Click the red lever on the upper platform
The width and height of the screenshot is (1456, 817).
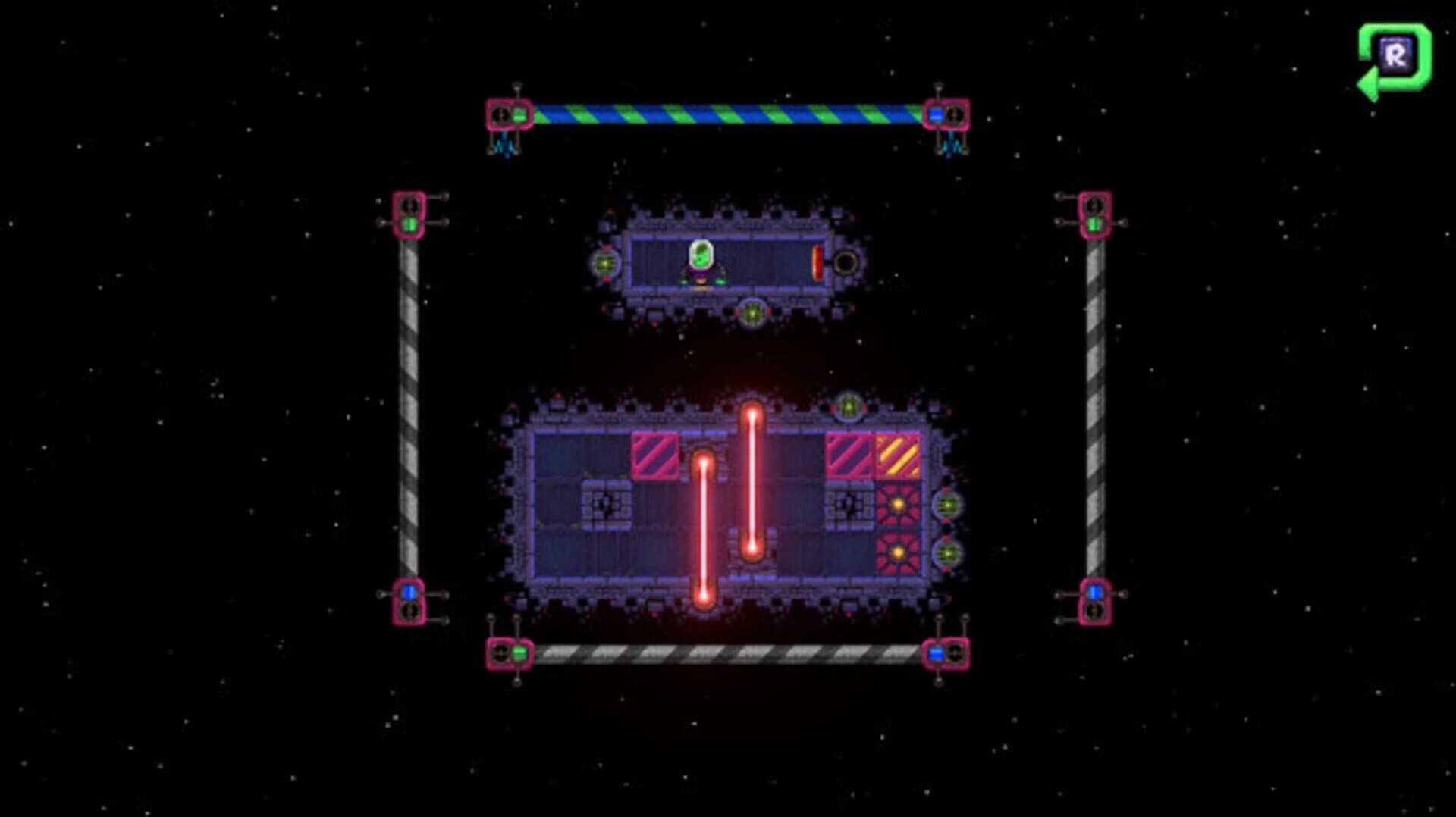(817, 262)
